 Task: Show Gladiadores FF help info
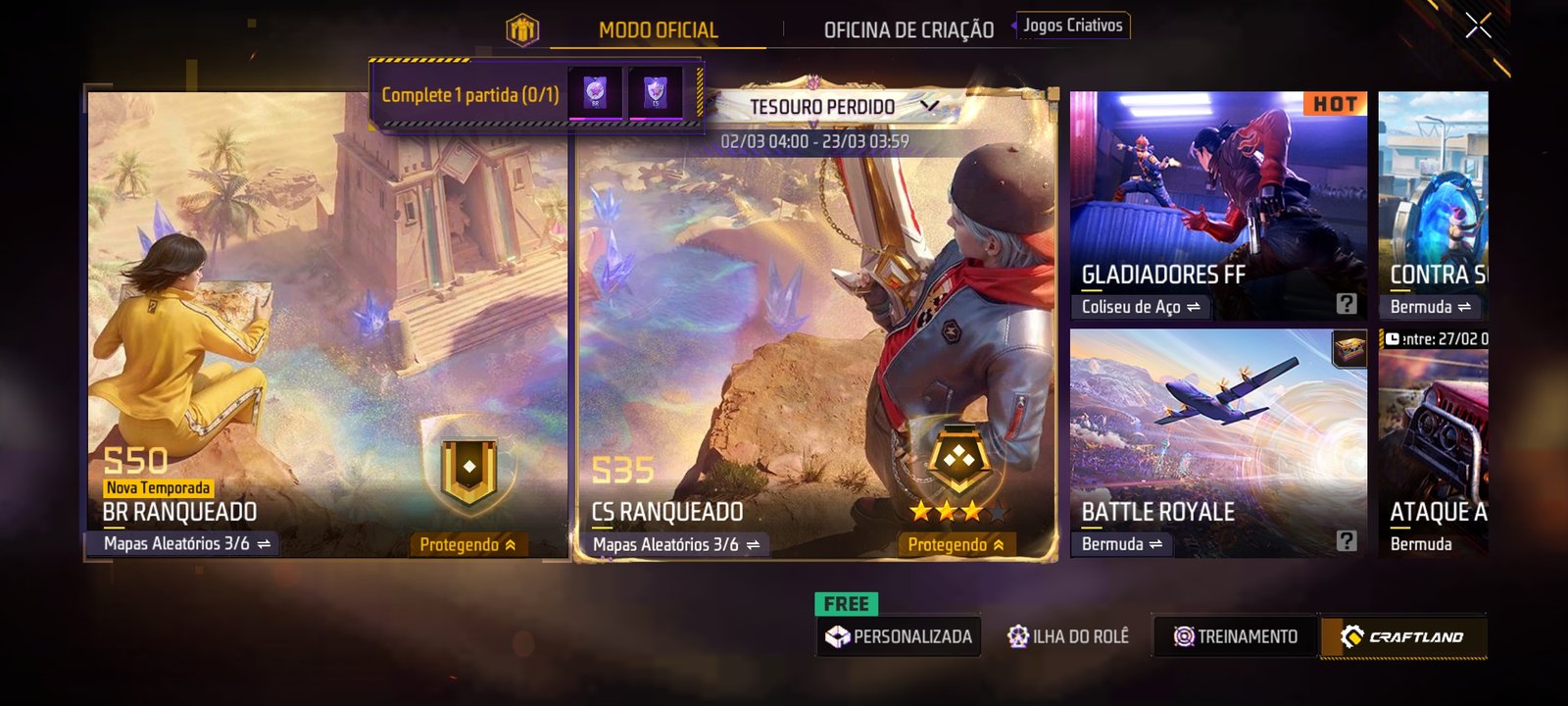tap(1347, 304)
